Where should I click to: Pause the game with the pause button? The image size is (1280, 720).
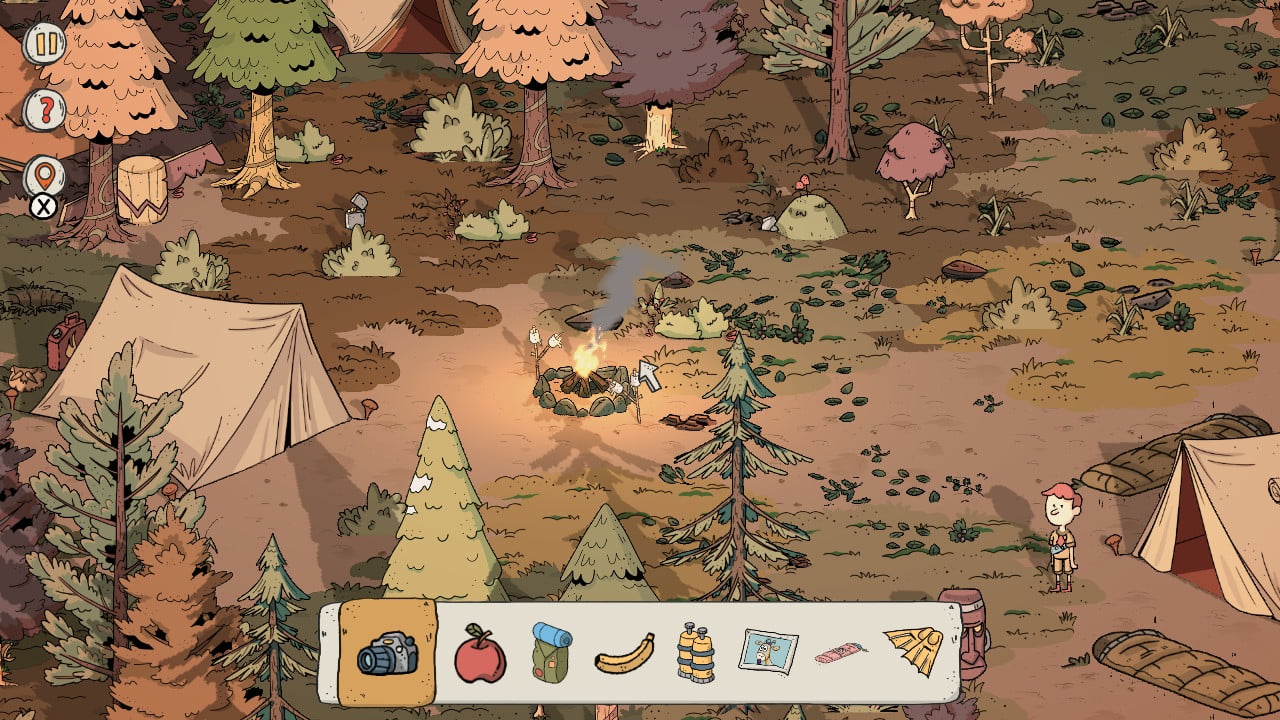tap(44, 44)
